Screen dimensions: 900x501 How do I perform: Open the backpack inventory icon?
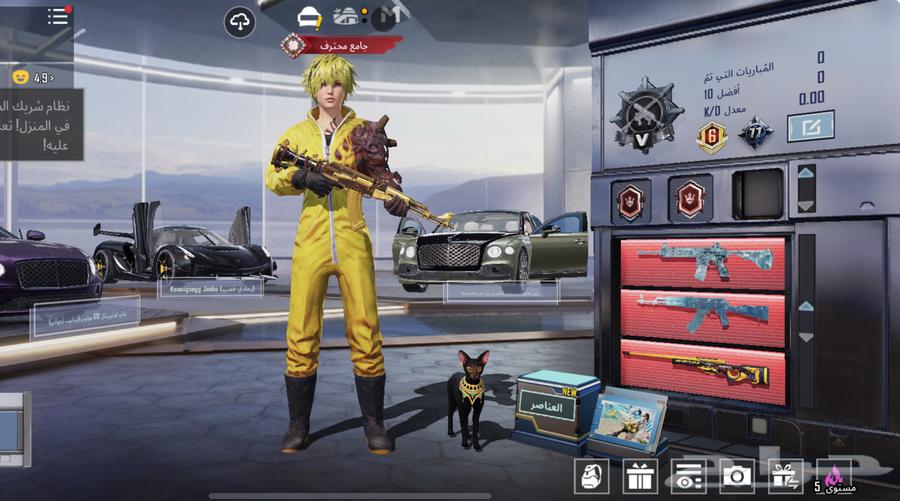(591, 476)
